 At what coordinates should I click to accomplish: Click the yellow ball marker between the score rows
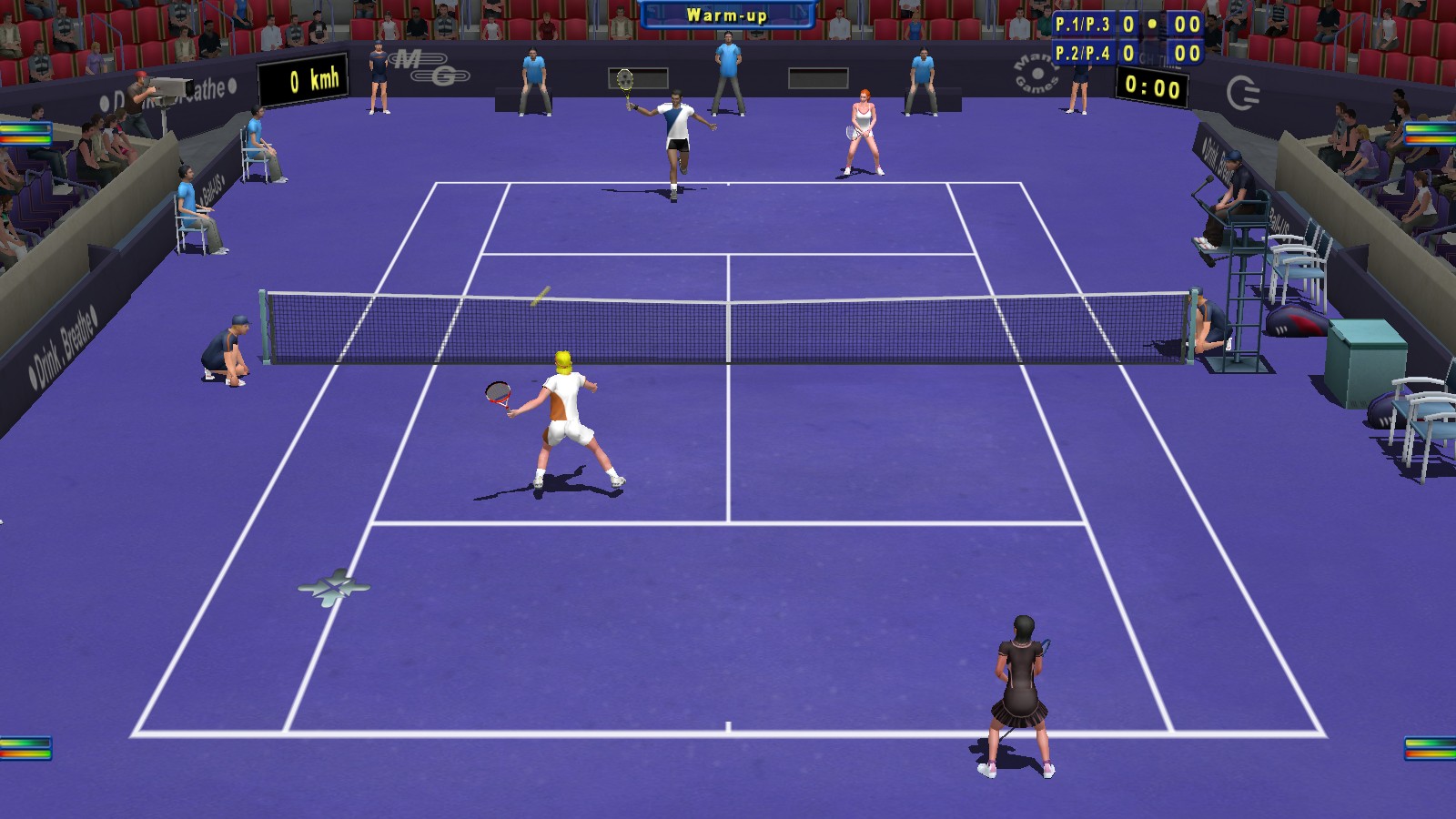(x=1152, y=24)
